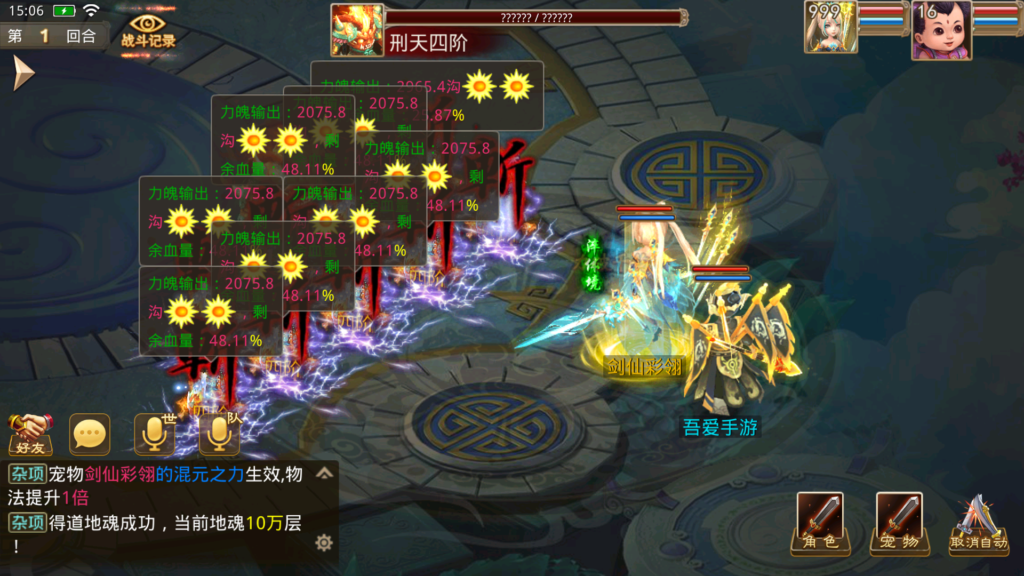Click the arrow below the round counter
Image resolution: width=1024 pixels, height=576 pixels.
(x=22, y=72)
